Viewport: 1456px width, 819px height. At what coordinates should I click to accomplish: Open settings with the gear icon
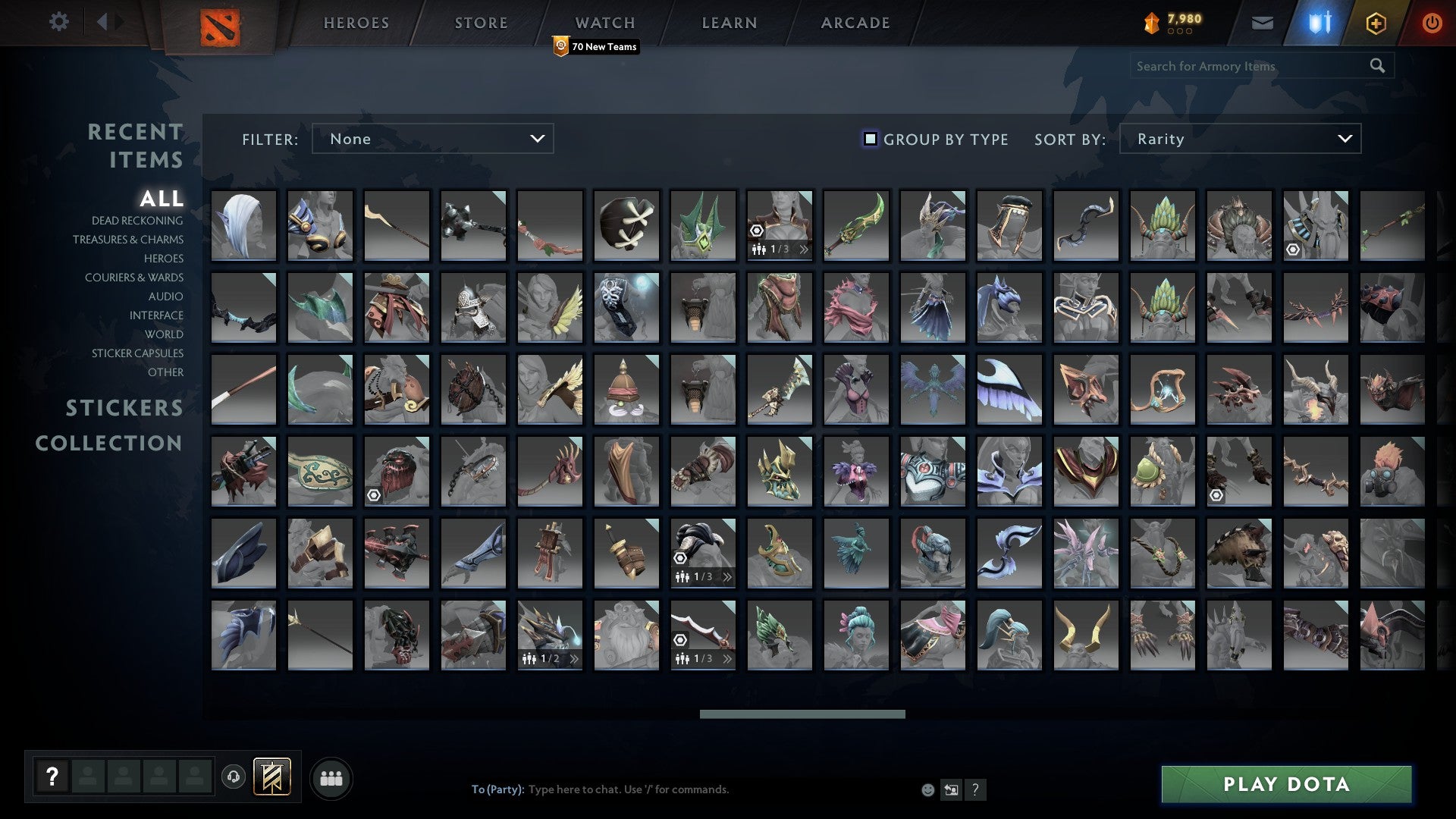point(59,22)
